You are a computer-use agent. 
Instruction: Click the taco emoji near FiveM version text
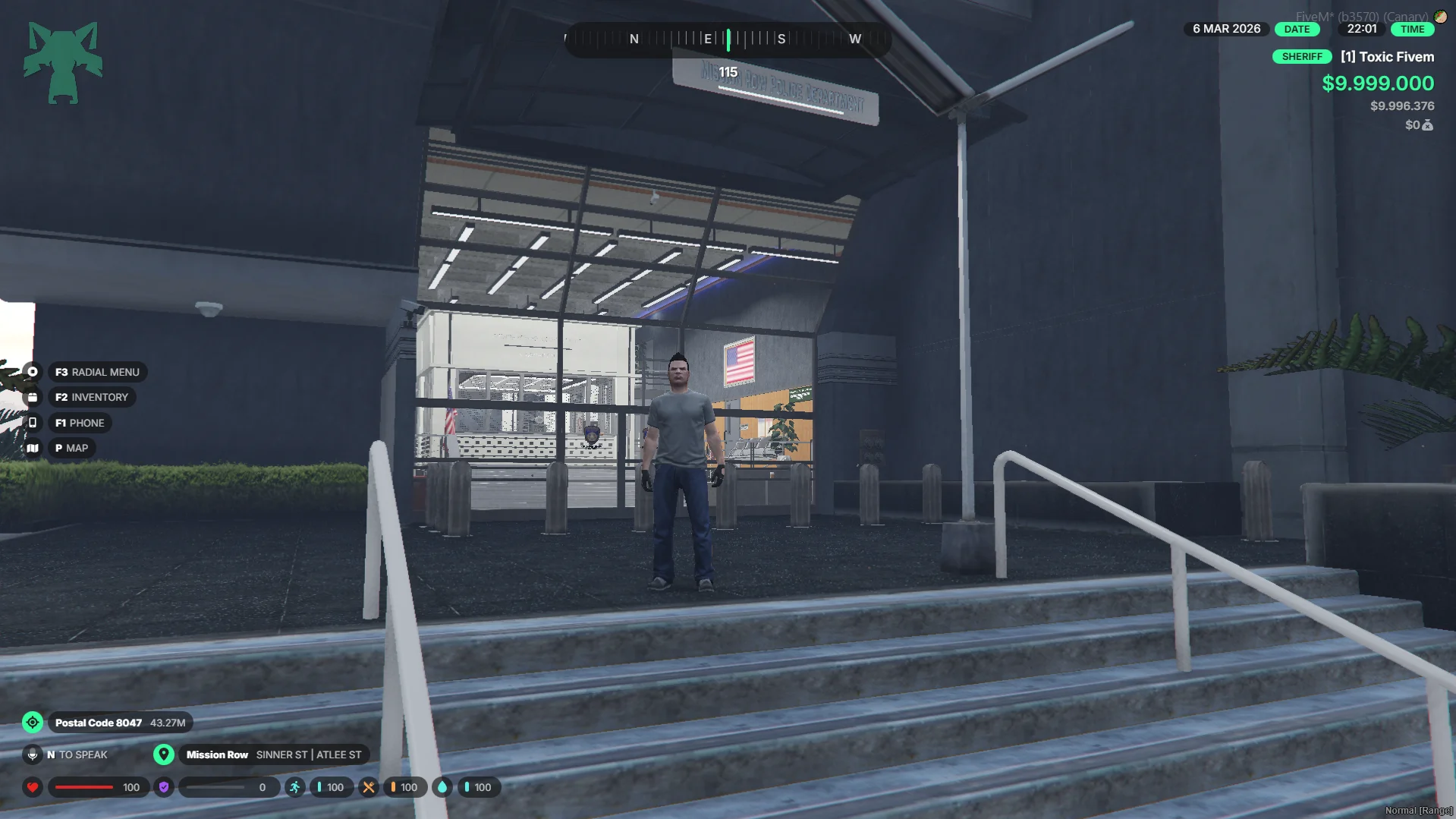[x=1441, y=15]
